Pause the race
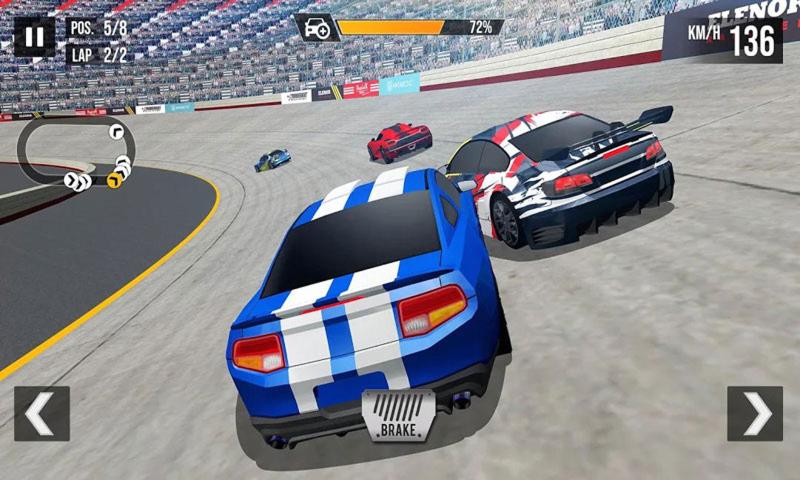Screen dimensions: 800x480 pos(34,37)
